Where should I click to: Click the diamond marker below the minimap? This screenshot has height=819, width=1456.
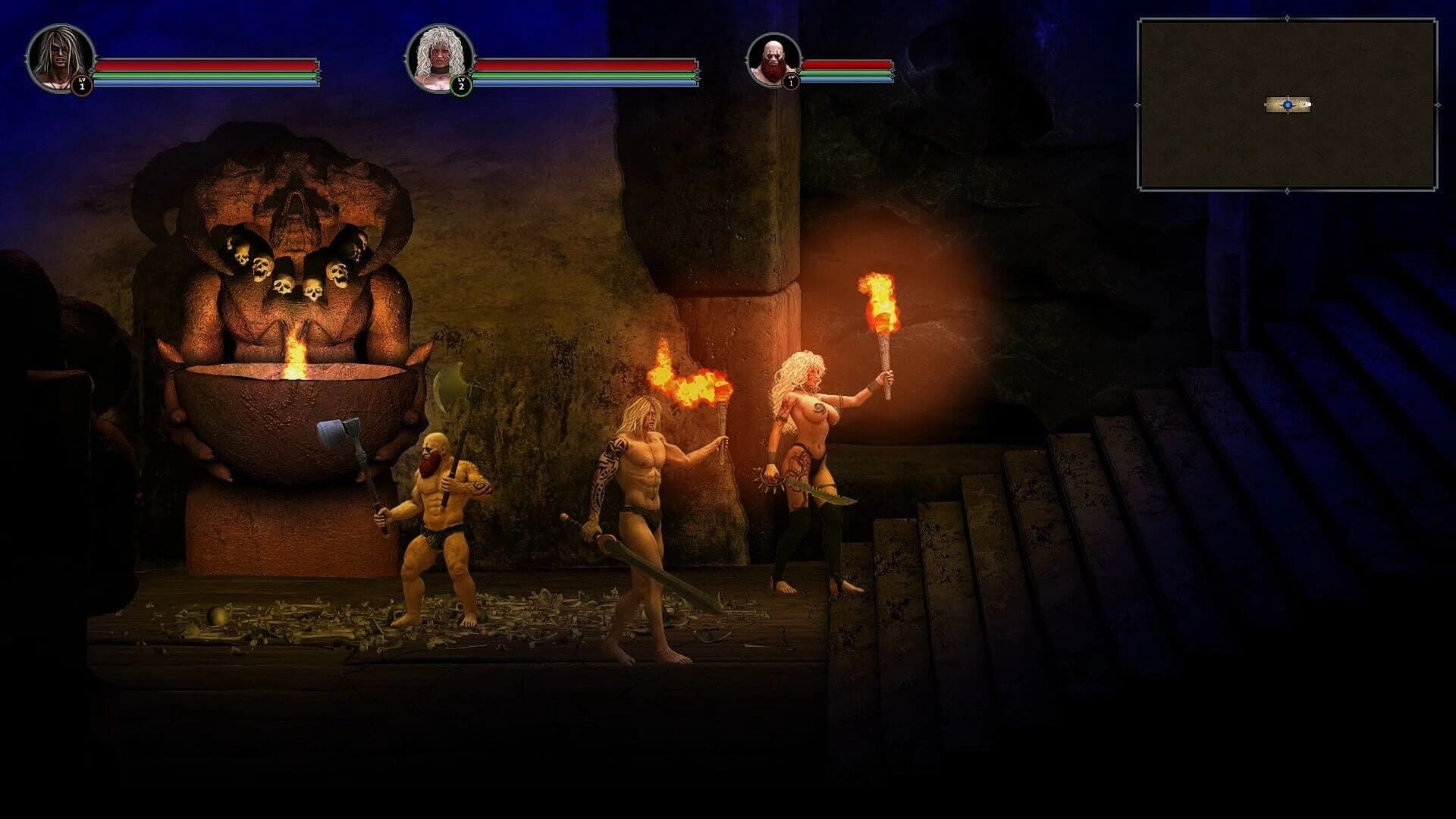1287,190
